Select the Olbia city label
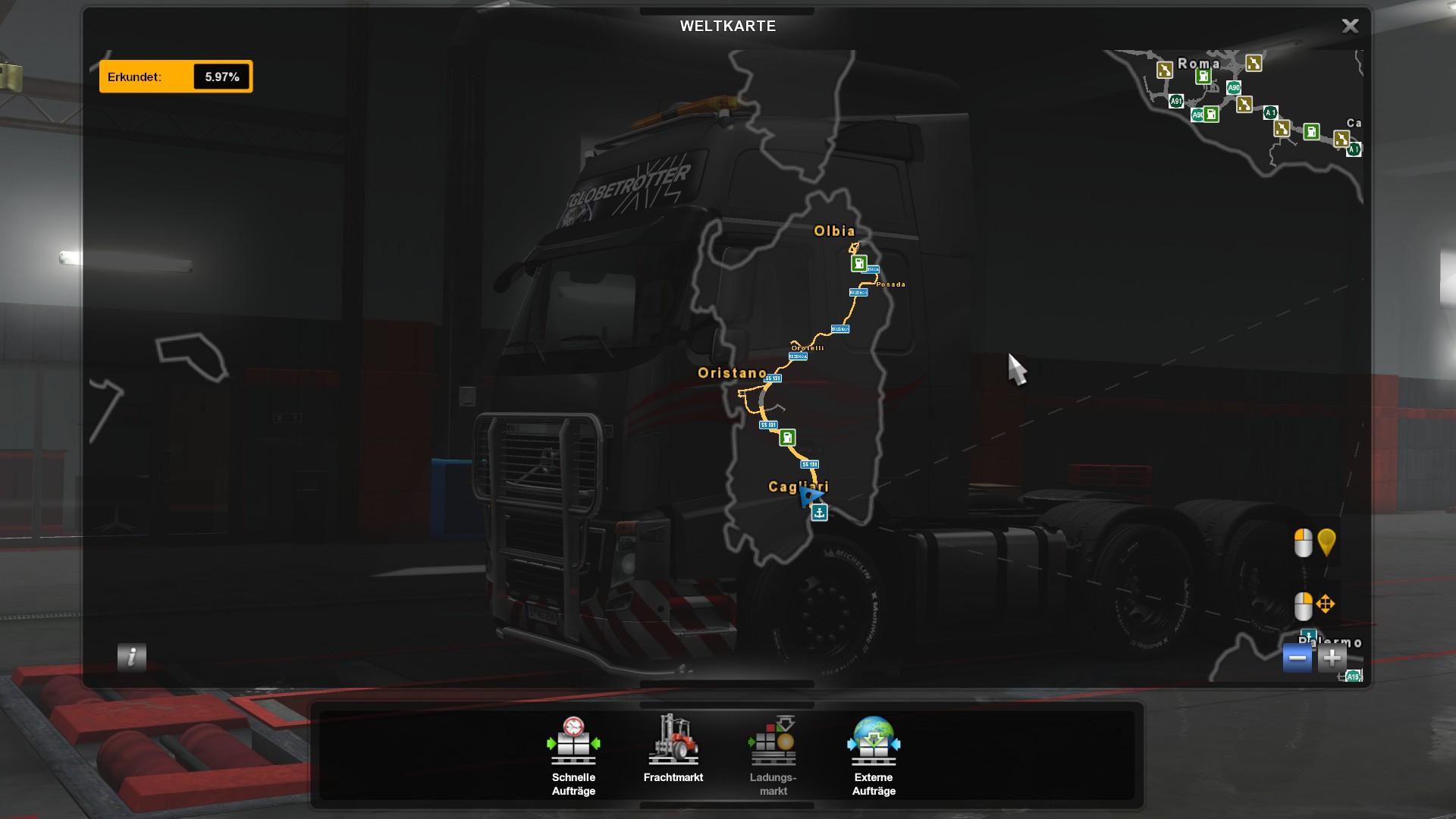 coord(834,231)
